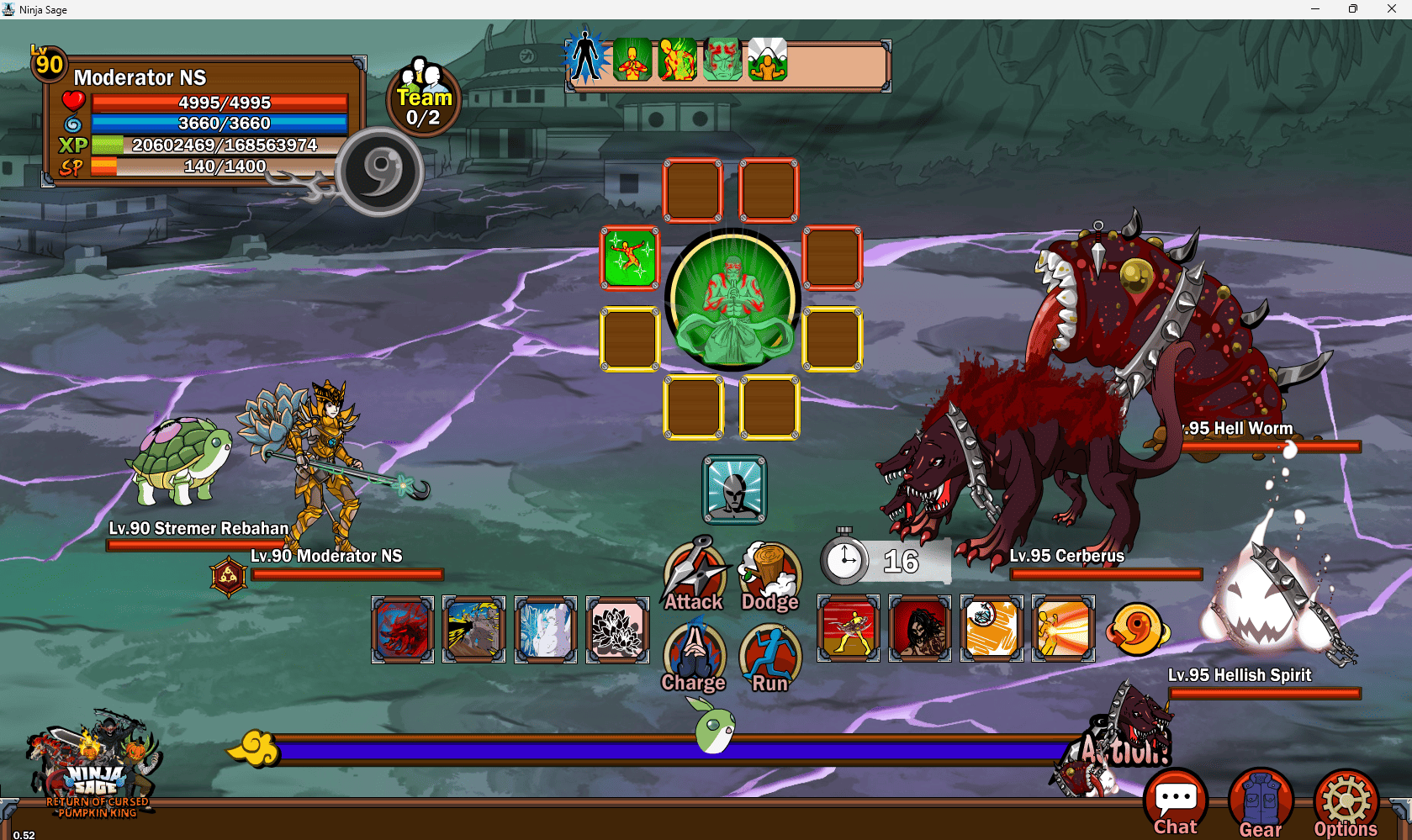1412x840 pixels.
Task: Open the Options cog menu
Action: 1346,803
